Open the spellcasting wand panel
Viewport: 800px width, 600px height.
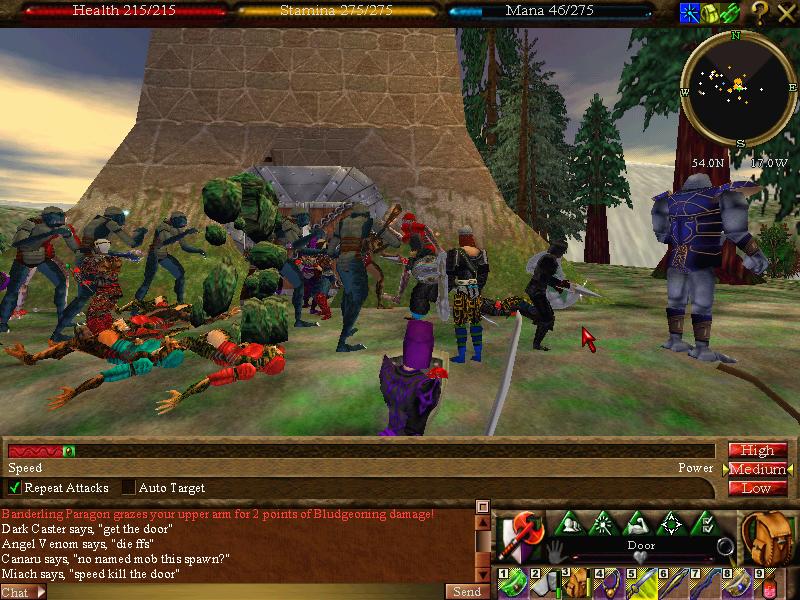(604, 523)
